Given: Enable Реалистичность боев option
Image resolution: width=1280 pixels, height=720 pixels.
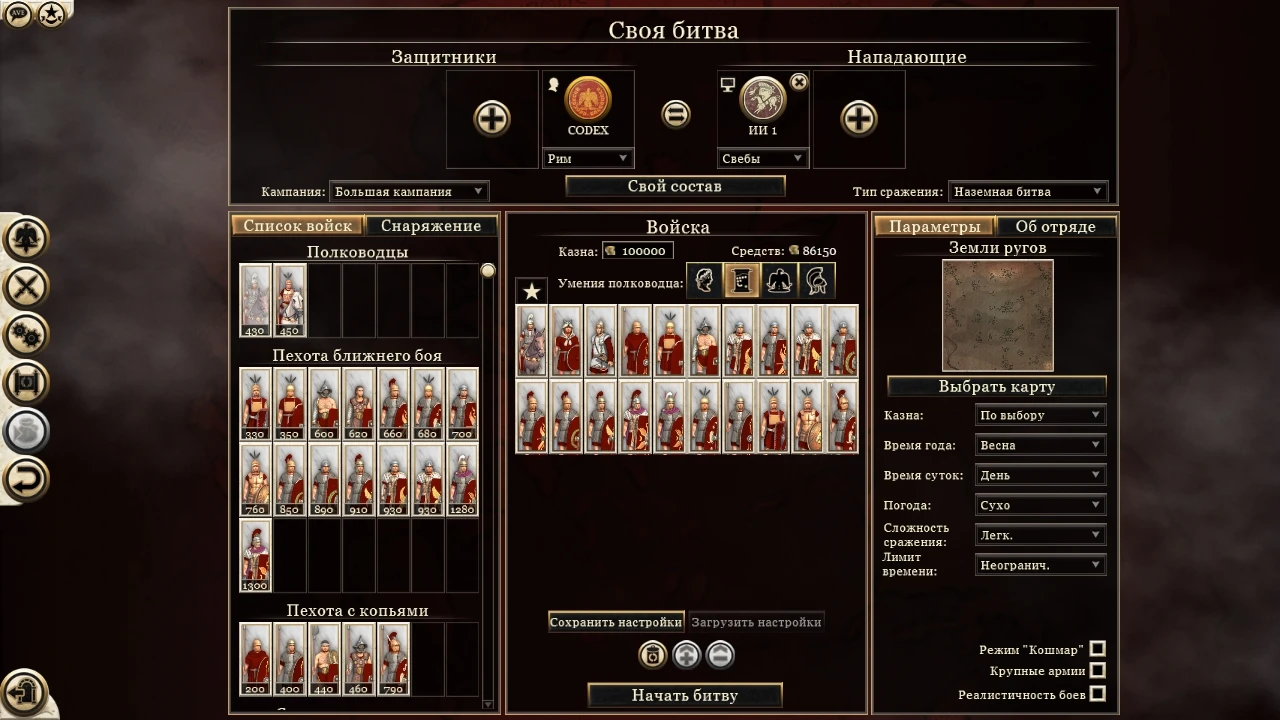Looking at the screenshot, I should (1097, 694).
